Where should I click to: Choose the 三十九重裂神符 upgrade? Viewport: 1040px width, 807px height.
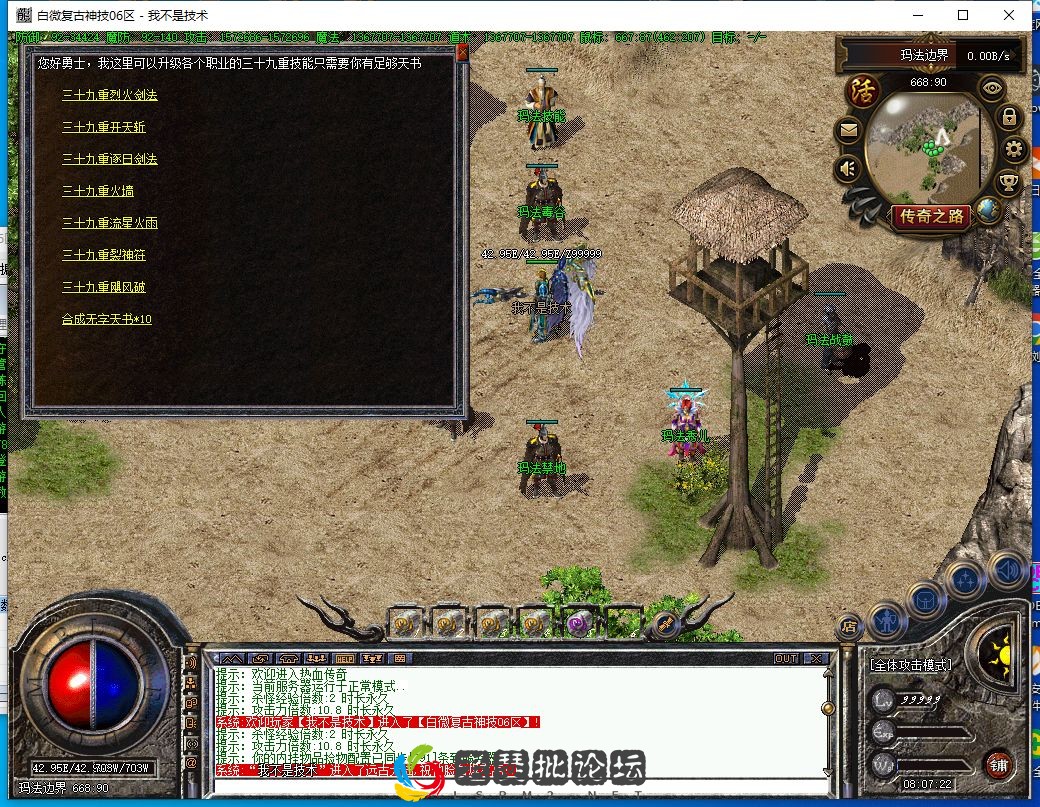click(104, 255)
